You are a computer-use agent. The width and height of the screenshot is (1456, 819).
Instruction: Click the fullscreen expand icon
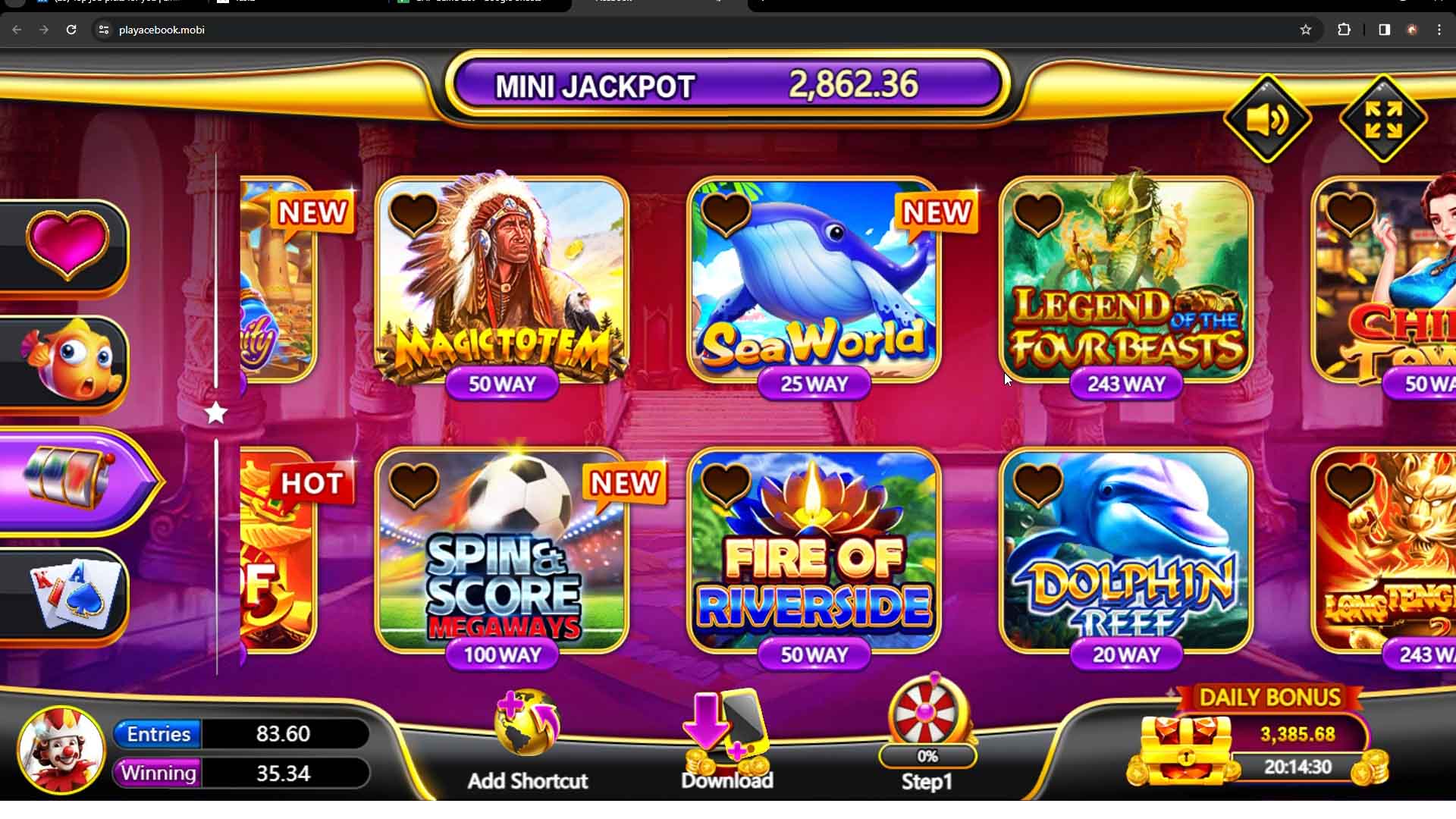point(1383,119)
